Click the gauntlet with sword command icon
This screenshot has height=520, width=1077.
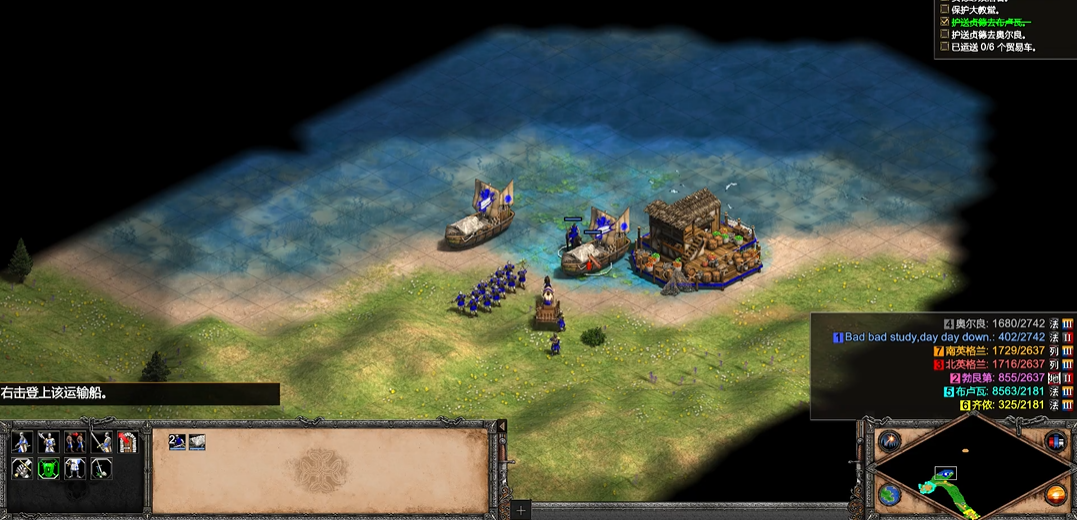[x=22, y=468]
